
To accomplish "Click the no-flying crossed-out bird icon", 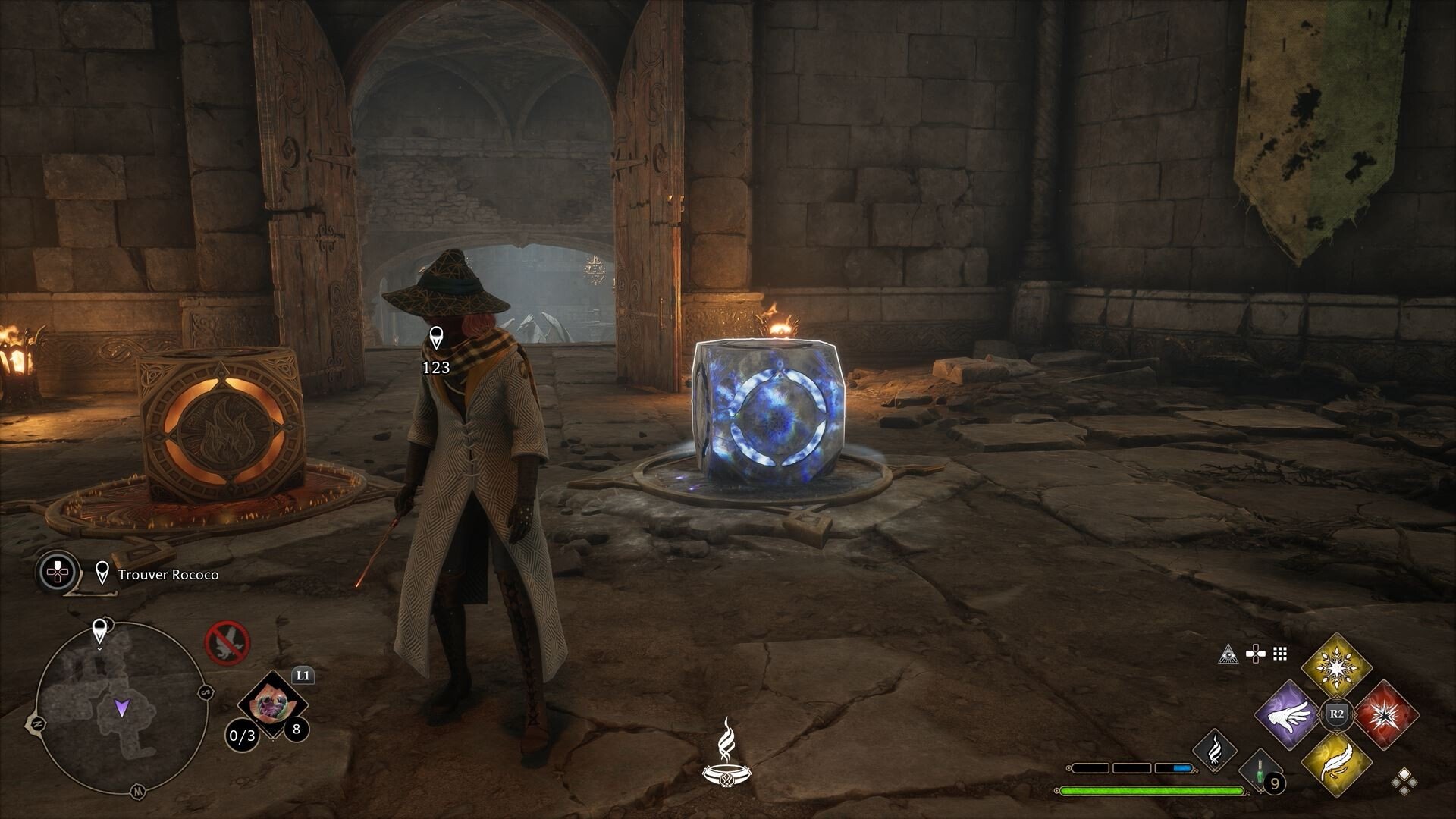I will tap(227, 642).
